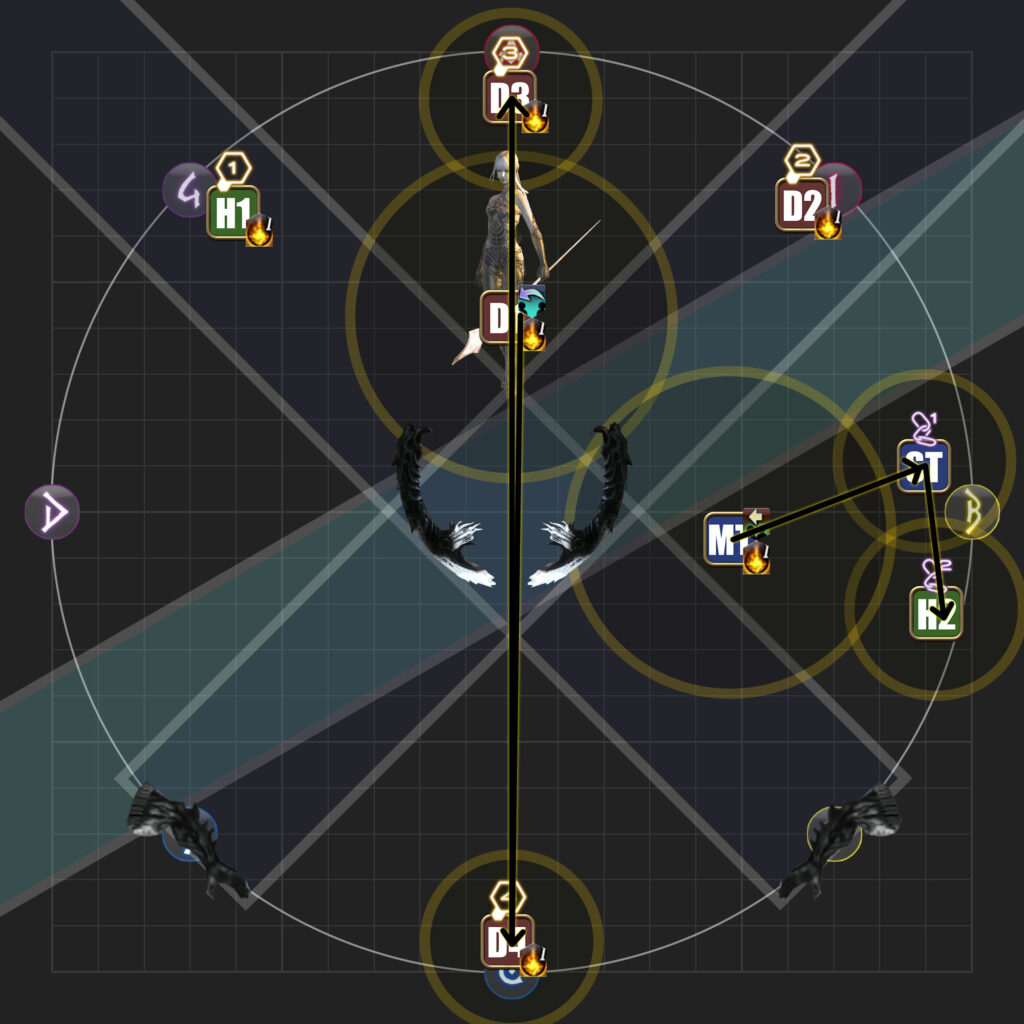Click the yellow rune waymark beside ST
Screen dimensions: 1024x1024
(972, 511)
